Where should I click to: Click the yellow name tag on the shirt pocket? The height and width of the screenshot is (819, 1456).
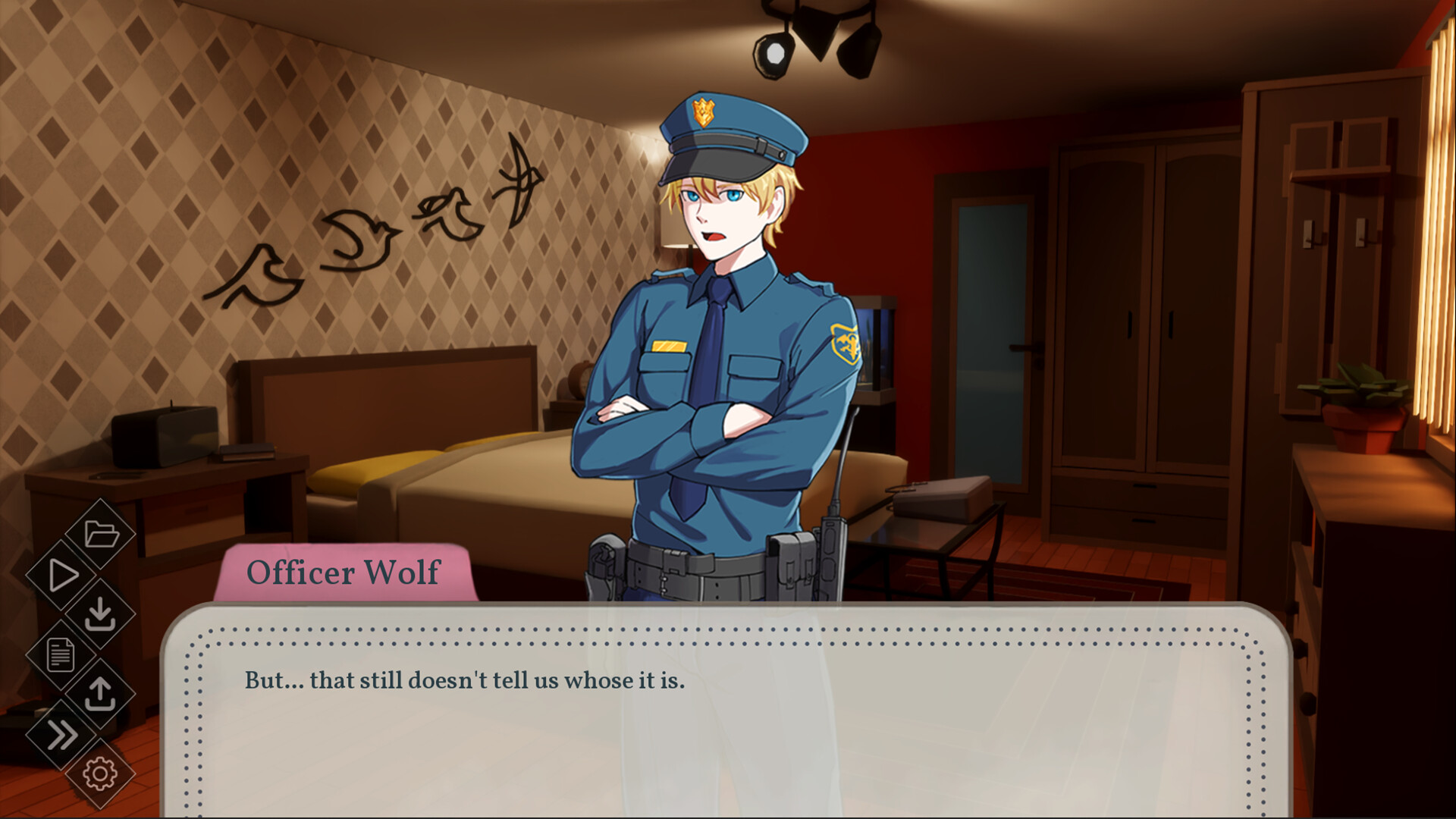(670, 345)
